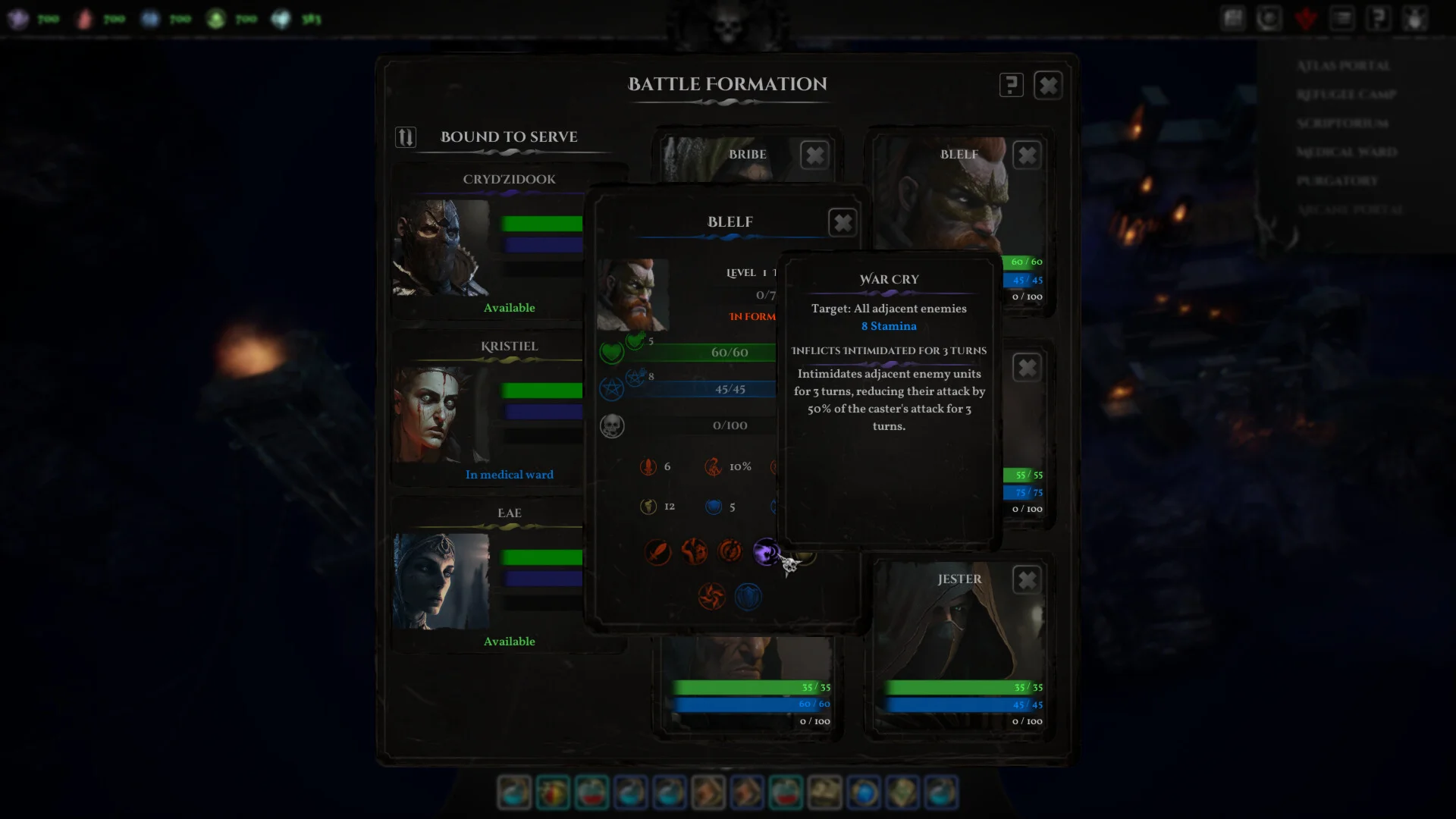Select Cryd'zidook from the roster
Viewport: 1456px width, 819px height.
click(x=441, y=247)
